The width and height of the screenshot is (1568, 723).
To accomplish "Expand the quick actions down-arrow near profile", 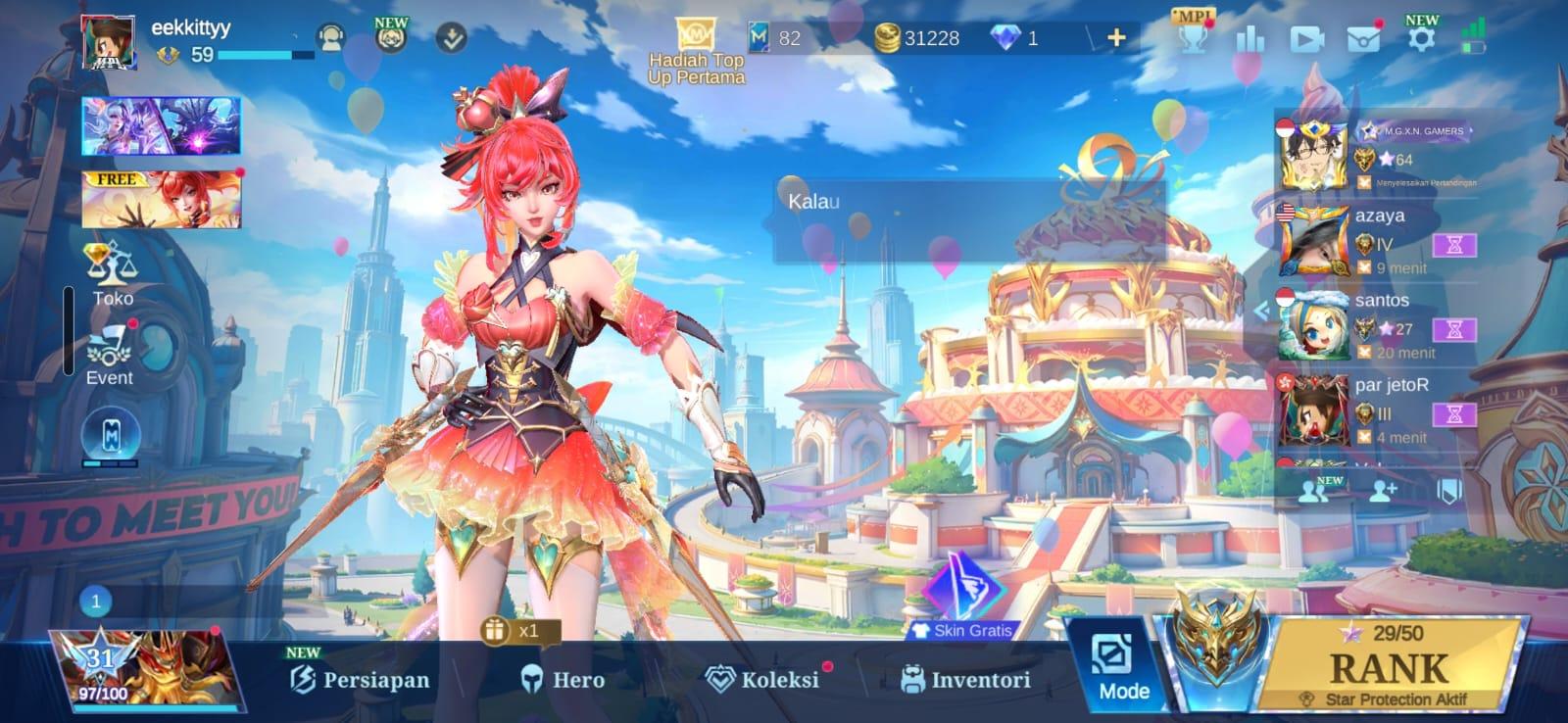I will point(450,37).
